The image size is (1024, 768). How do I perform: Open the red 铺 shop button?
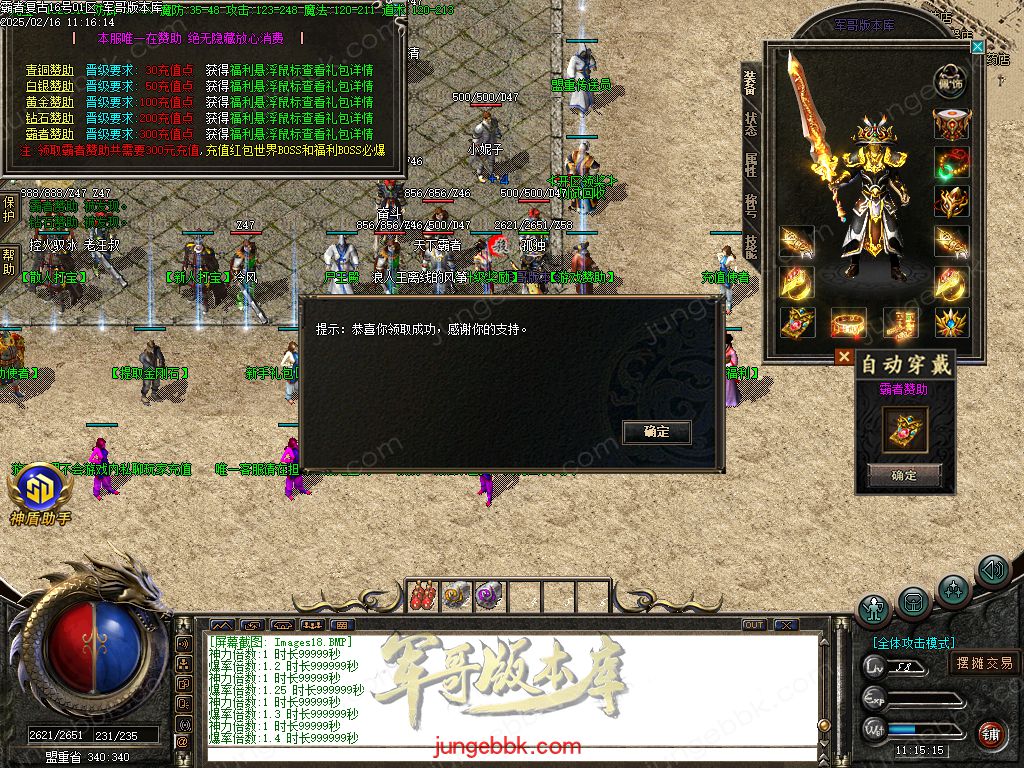click(x=991, y=735)
